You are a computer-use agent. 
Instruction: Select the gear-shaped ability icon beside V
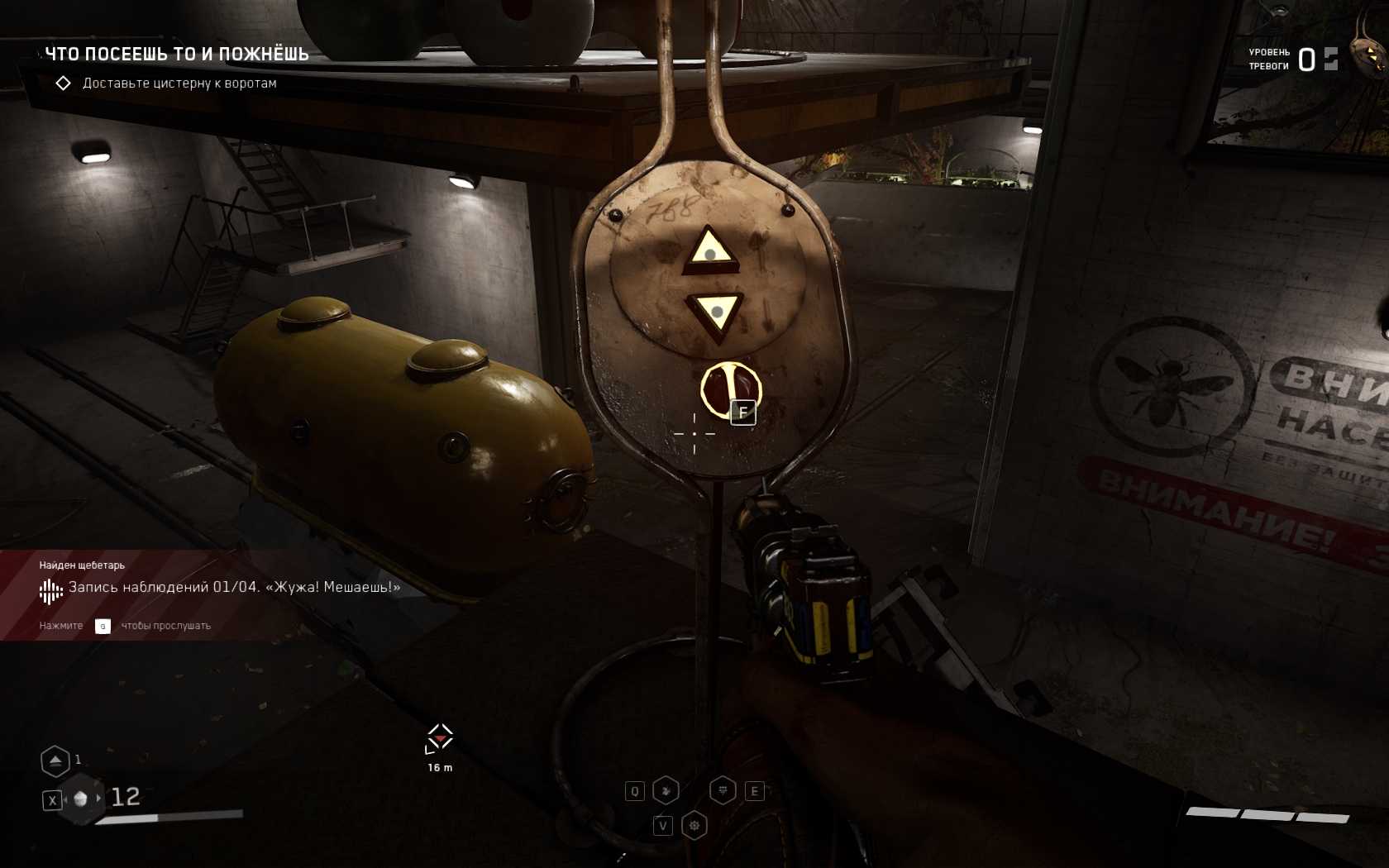[x=694, y=825]
